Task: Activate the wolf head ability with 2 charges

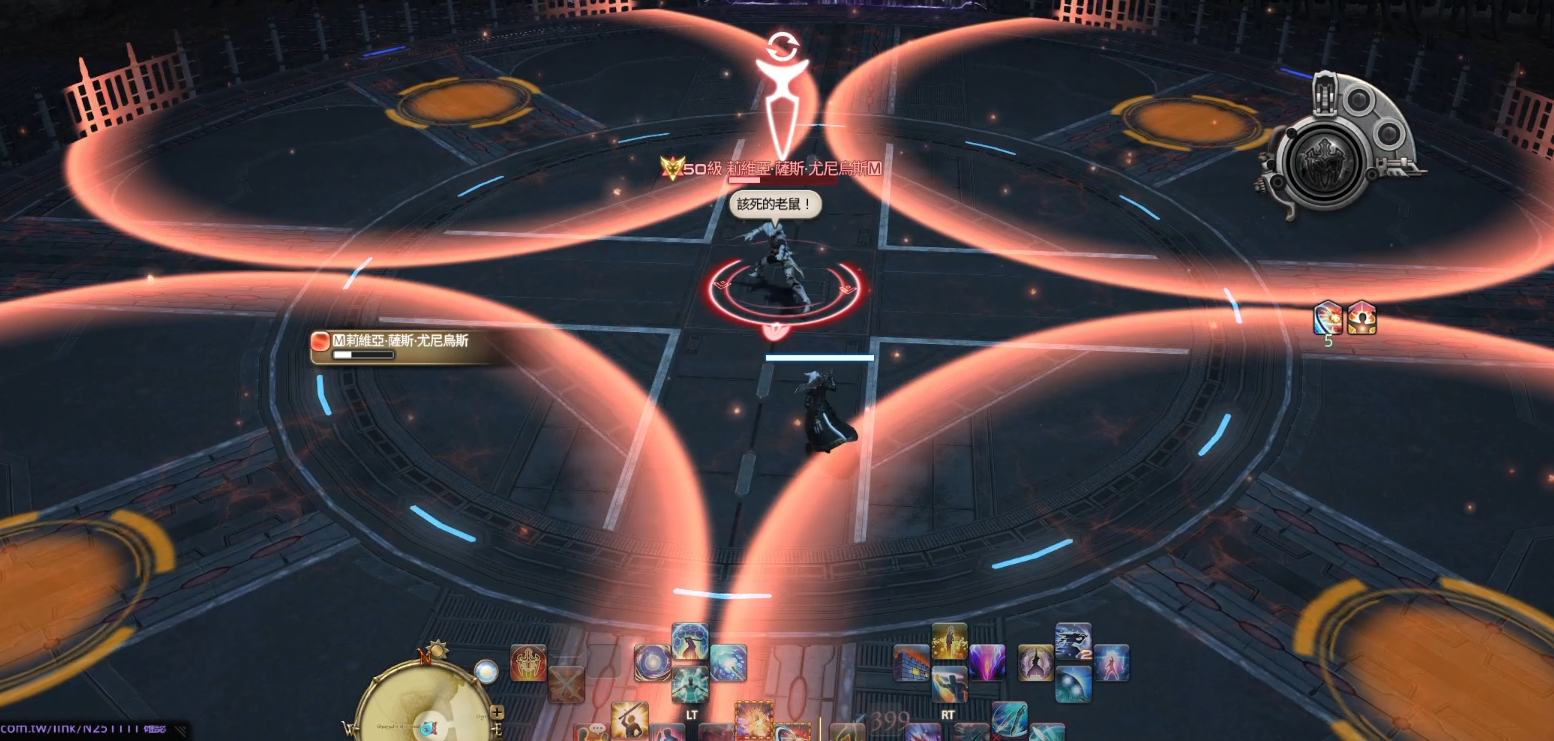Action: (x=1073, y=641)
